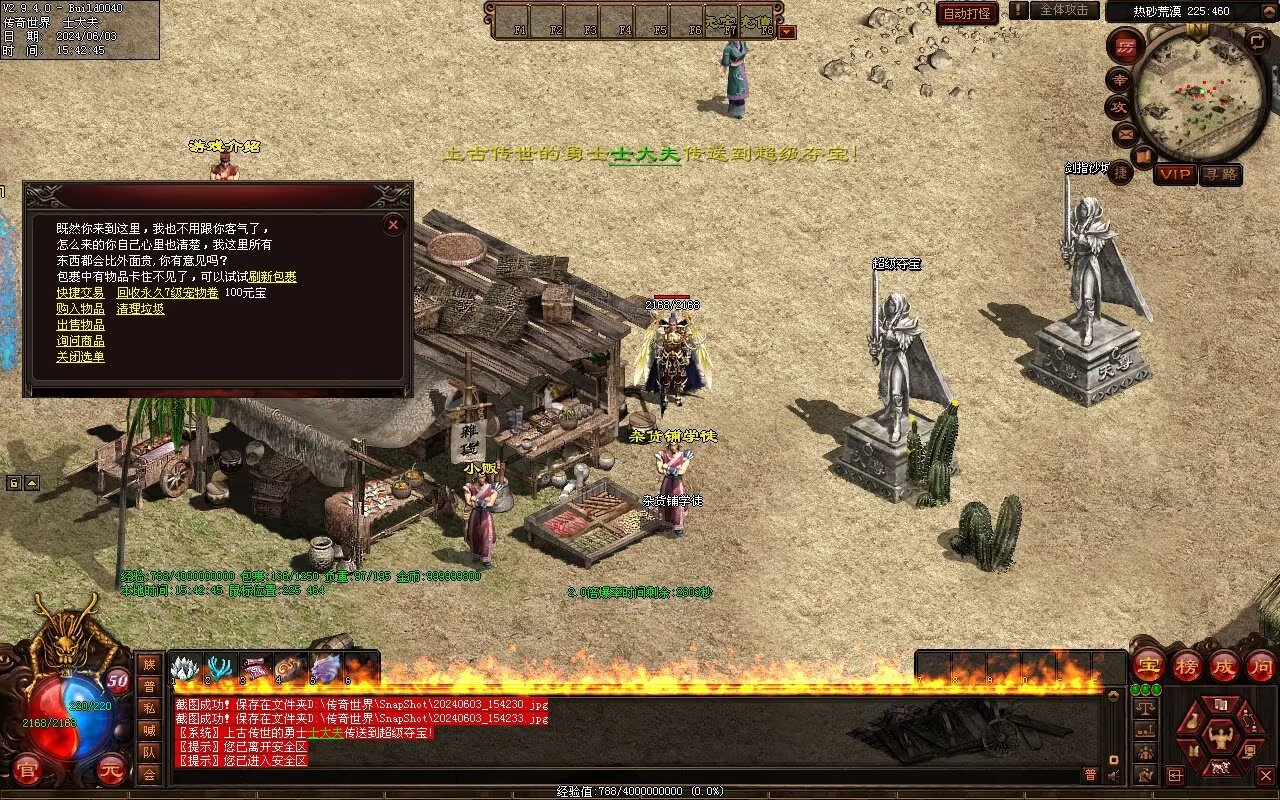Open the VIP panel
Viewport: 1280px width, 800px height.
tap(1176, 174)
